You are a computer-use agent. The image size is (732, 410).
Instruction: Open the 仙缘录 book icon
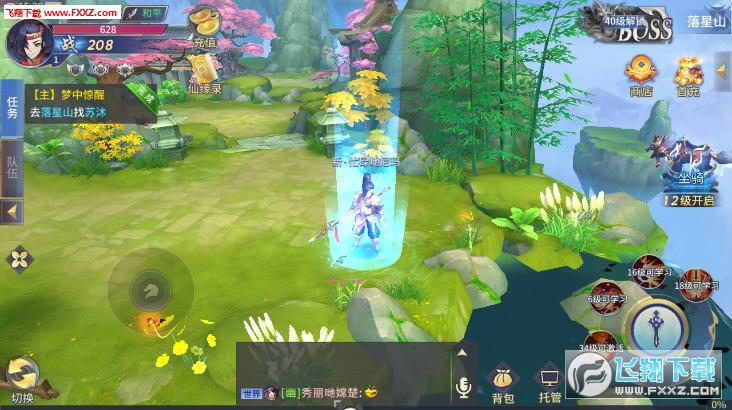point(205,72)
